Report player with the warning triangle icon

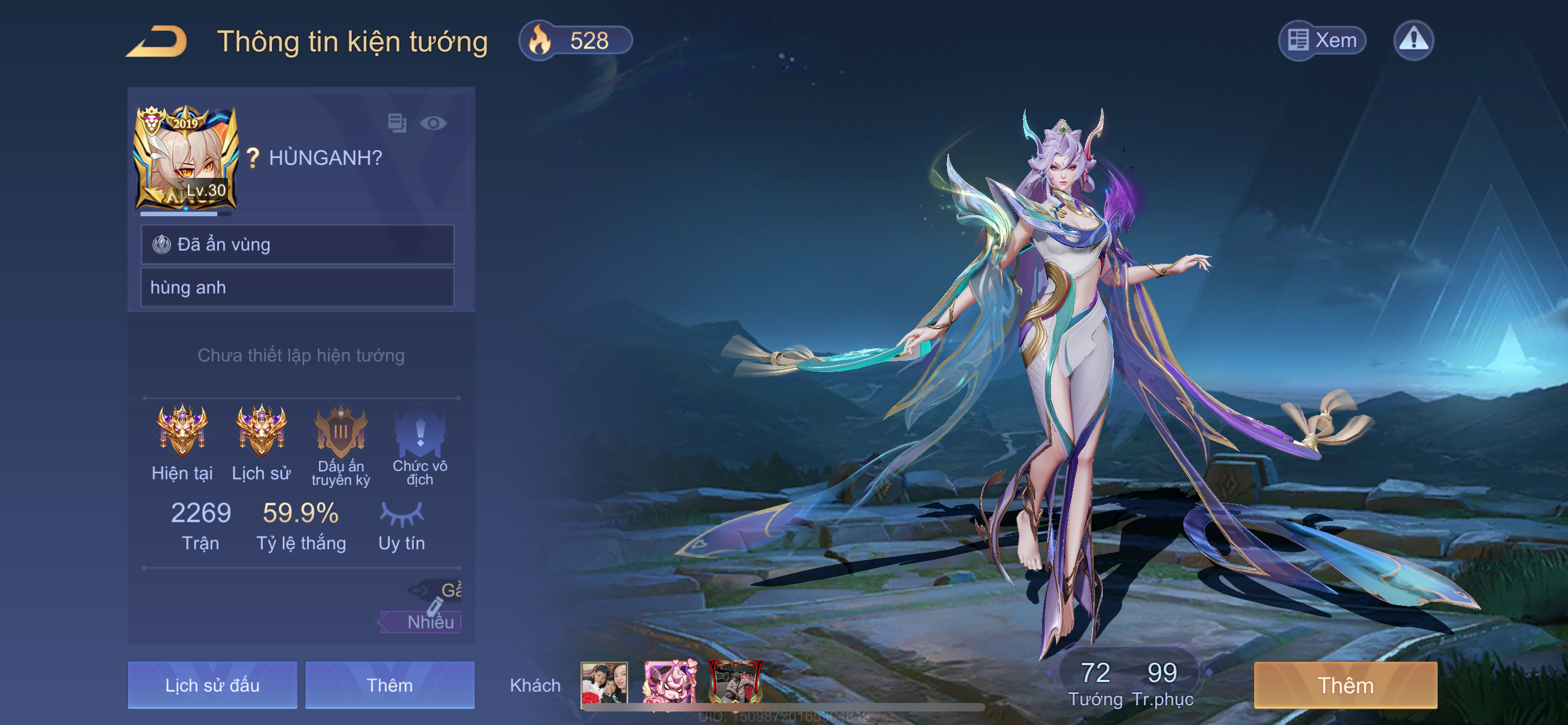pyautogui.click(x=1413, y=41)
